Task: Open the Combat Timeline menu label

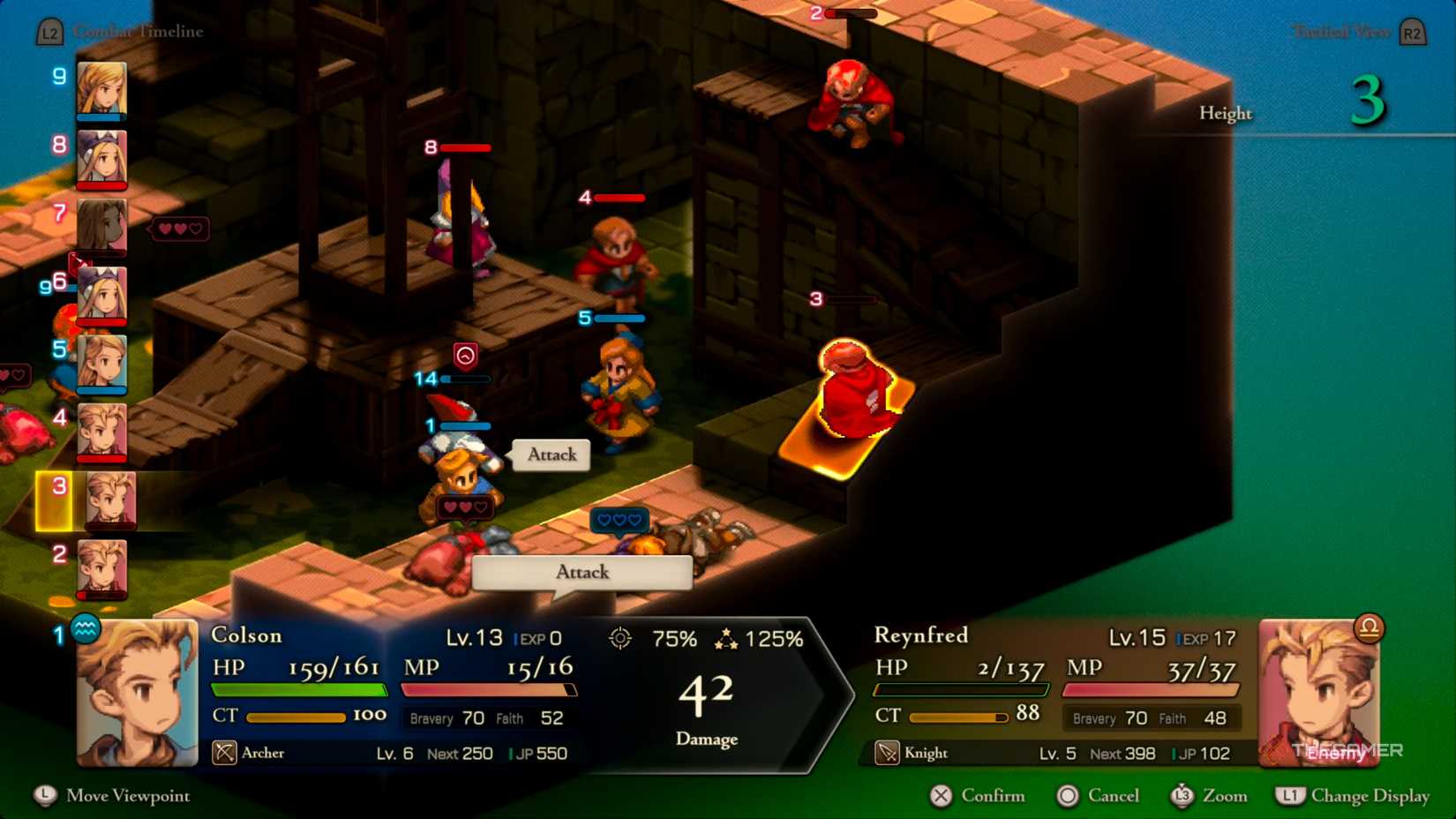Action: coord(138,30)
